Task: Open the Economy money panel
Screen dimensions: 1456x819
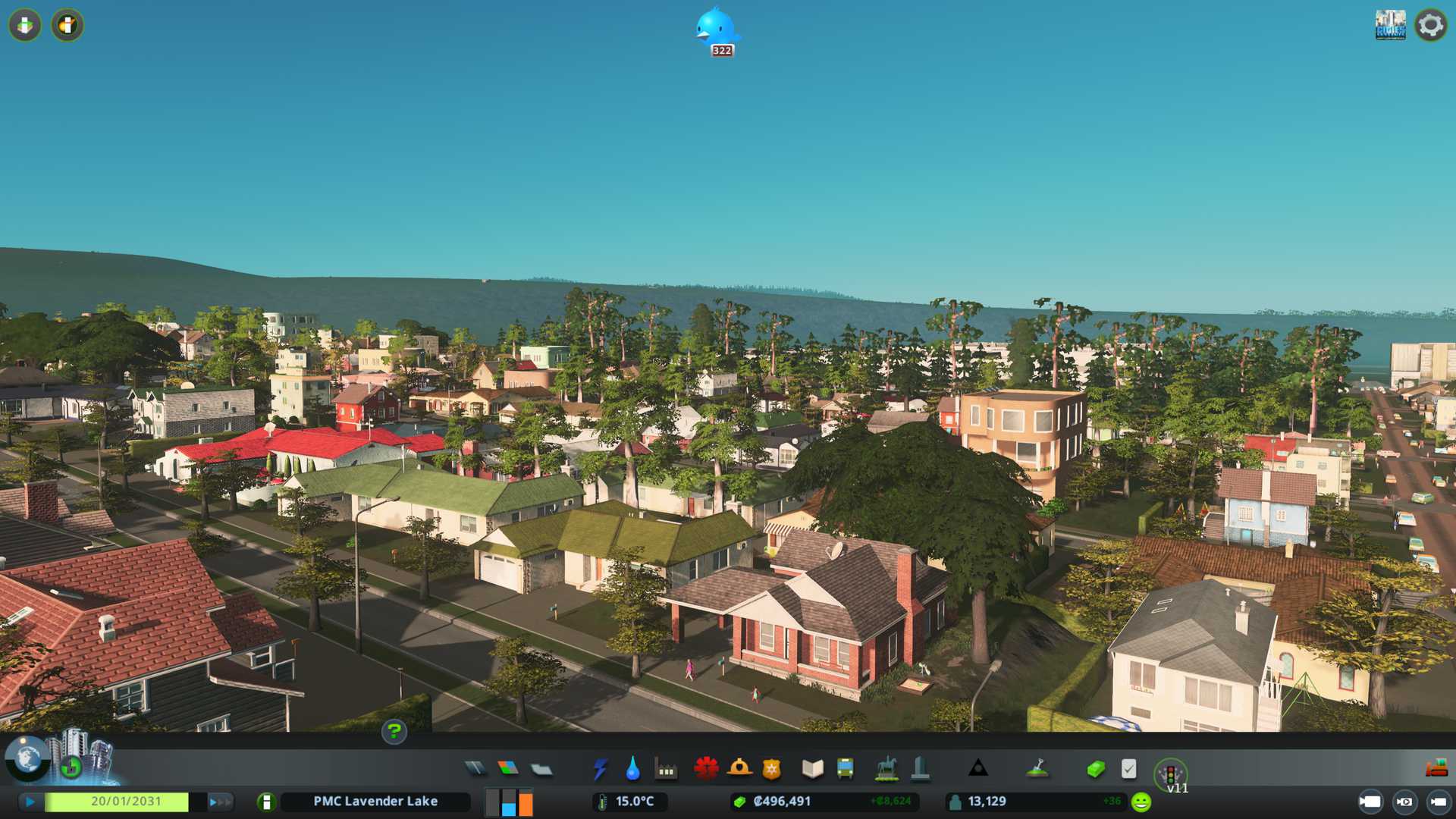Action: coord(1095,769)
